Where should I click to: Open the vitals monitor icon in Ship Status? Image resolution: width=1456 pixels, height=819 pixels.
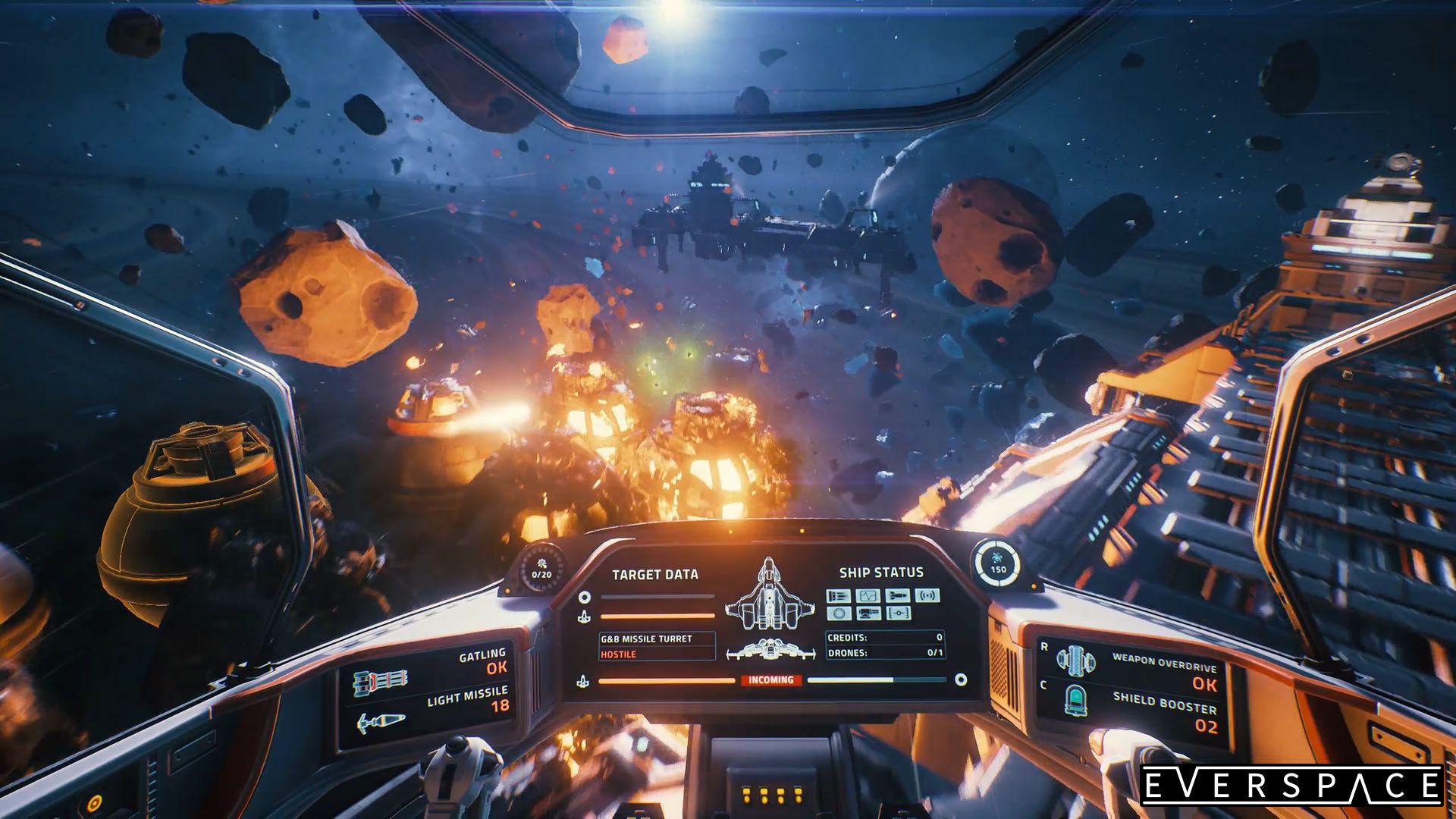point(868,595)
